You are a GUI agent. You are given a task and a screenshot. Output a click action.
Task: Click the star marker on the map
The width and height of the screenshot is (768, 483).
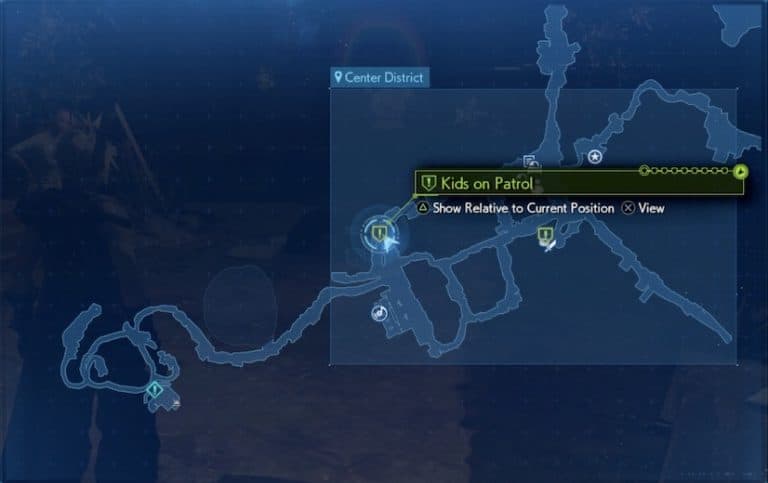(x=595, y=156)
